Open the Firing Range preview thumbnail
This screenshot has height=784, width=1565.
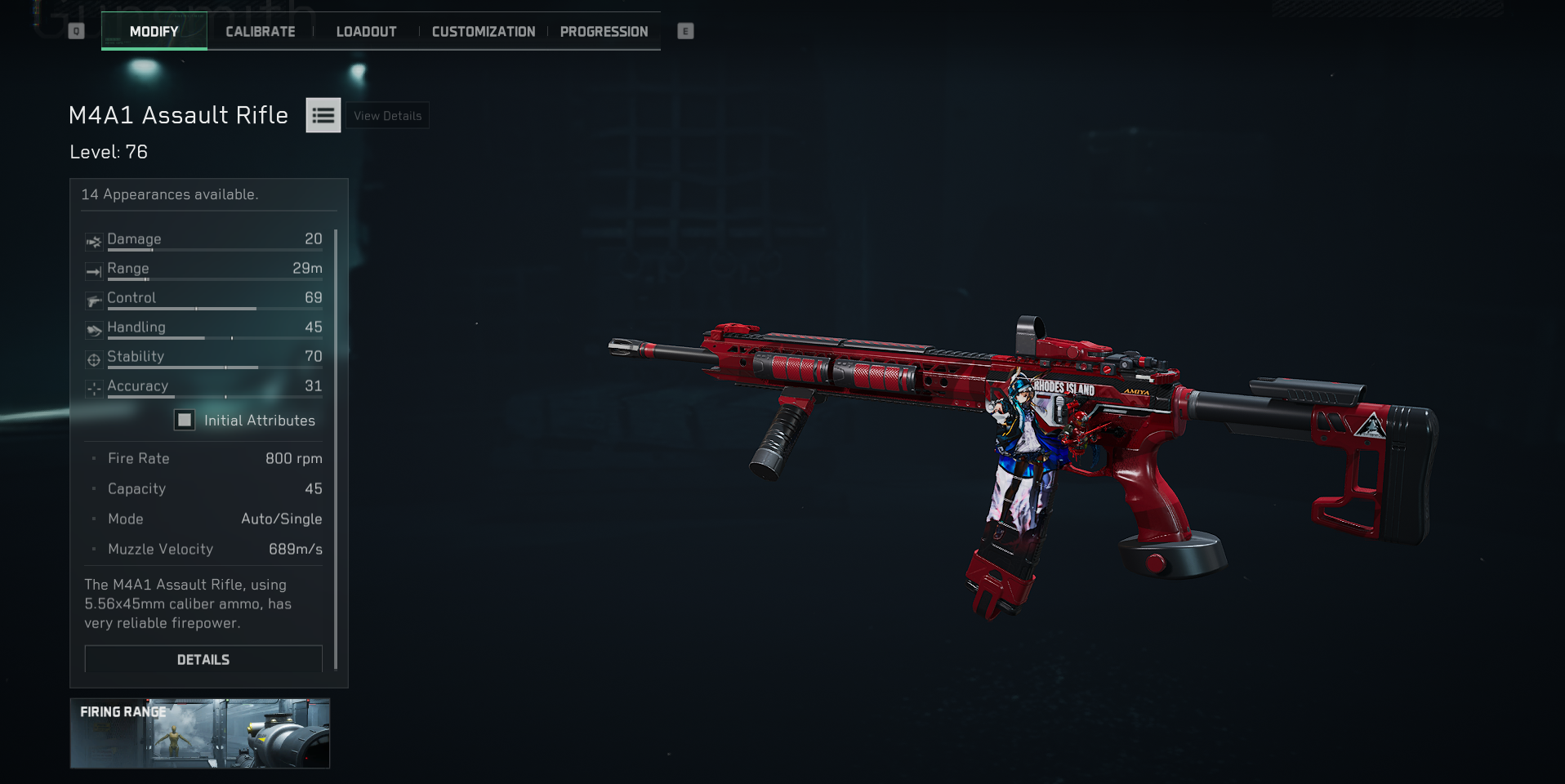point(201,733)
